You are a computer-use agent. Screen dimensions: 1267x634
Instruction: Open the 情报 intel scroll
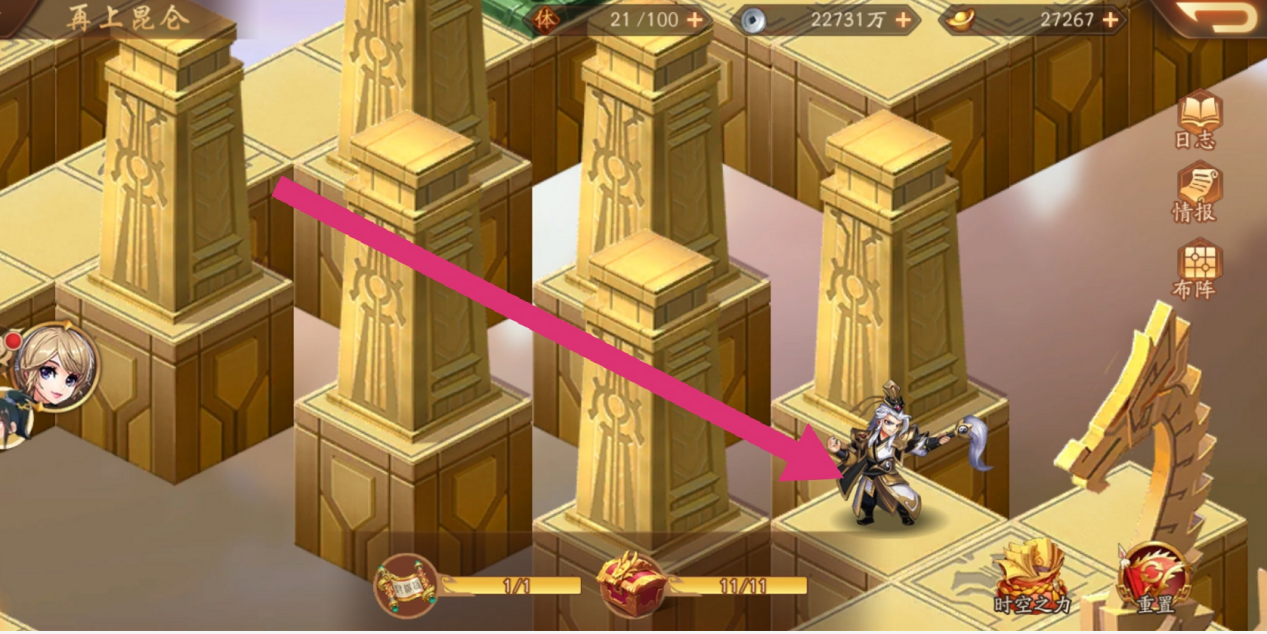click(1195, 191)
